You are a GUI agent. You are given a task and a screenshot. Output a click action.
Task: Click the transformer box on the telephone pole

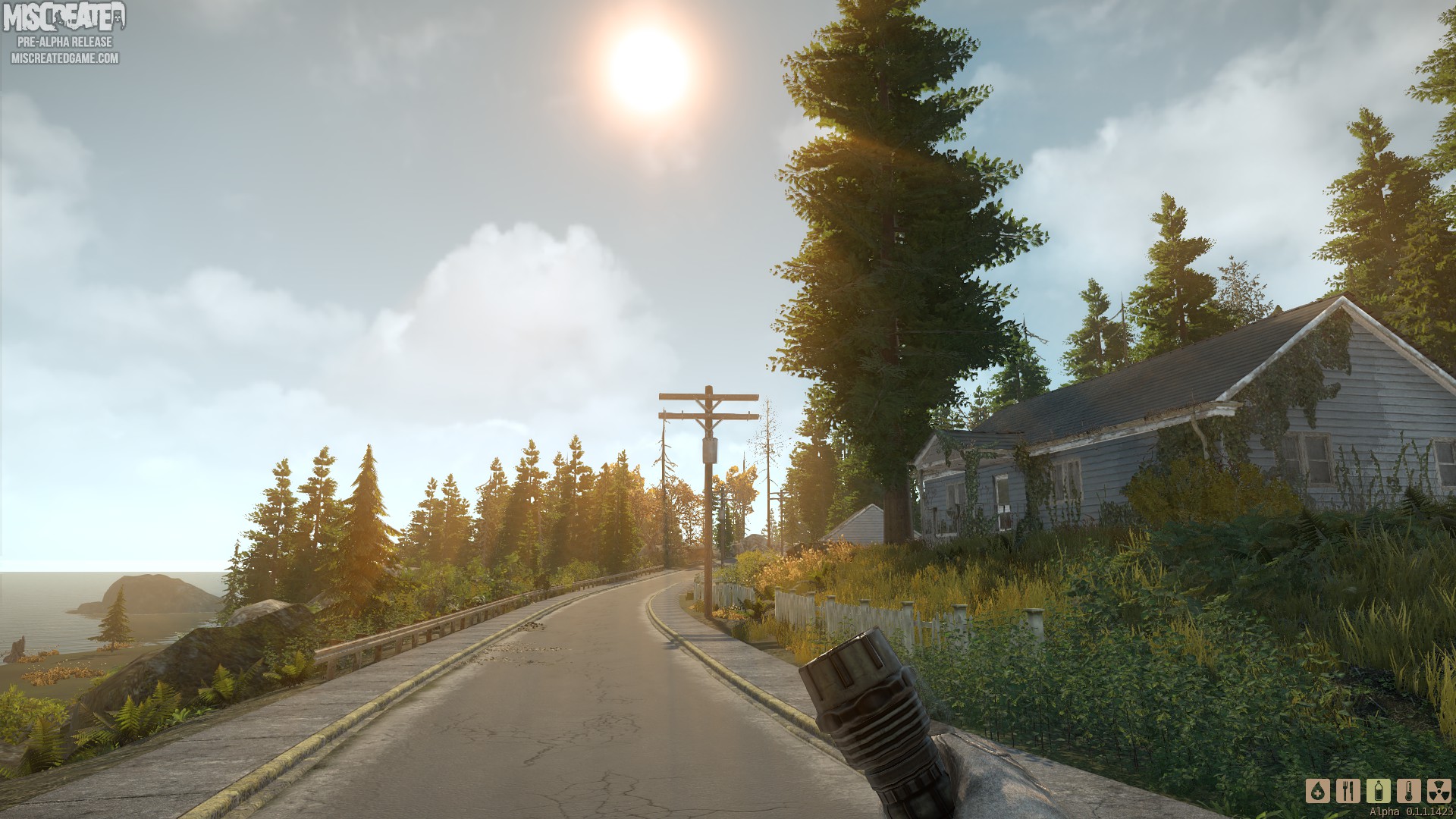(710, 450)
